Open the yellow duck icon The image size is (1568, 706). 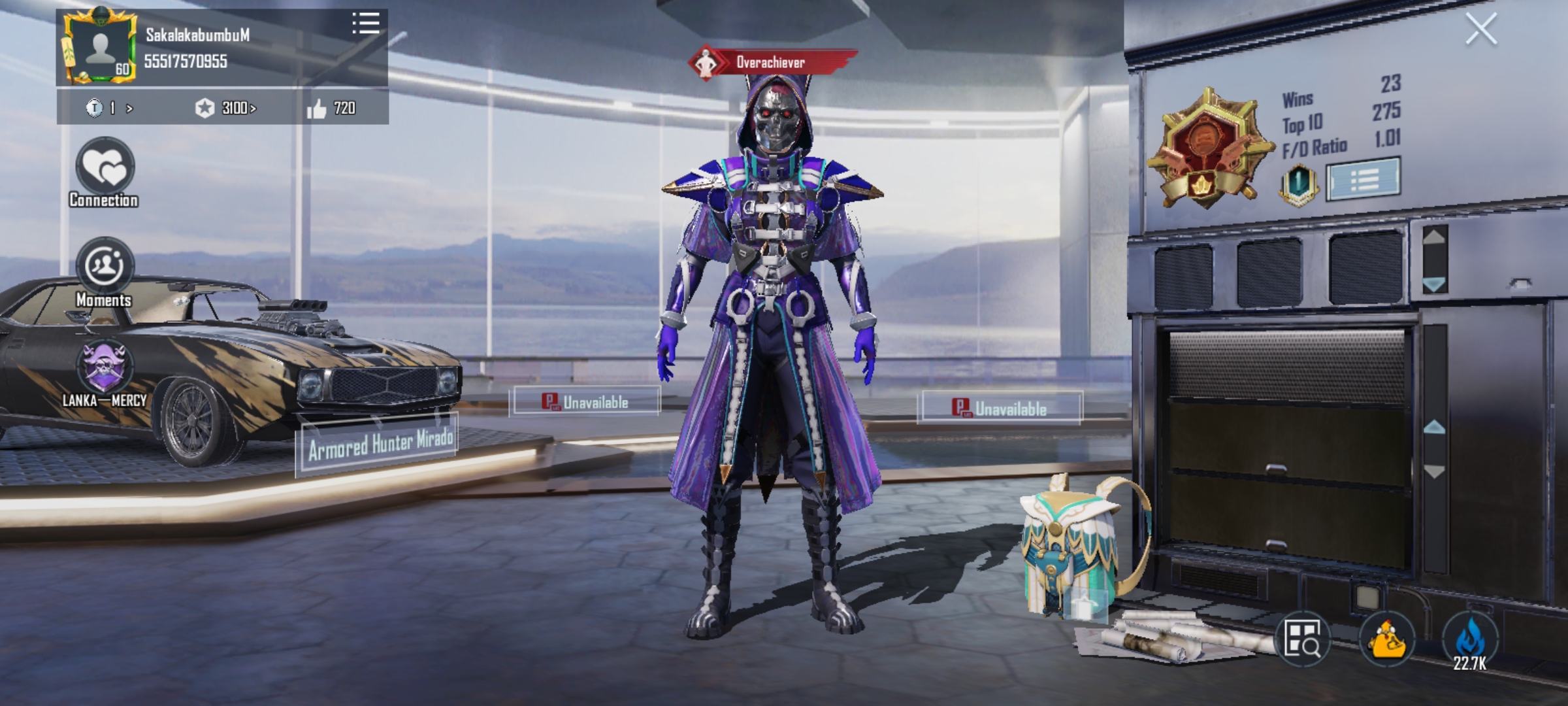(x=1387, y=639)
